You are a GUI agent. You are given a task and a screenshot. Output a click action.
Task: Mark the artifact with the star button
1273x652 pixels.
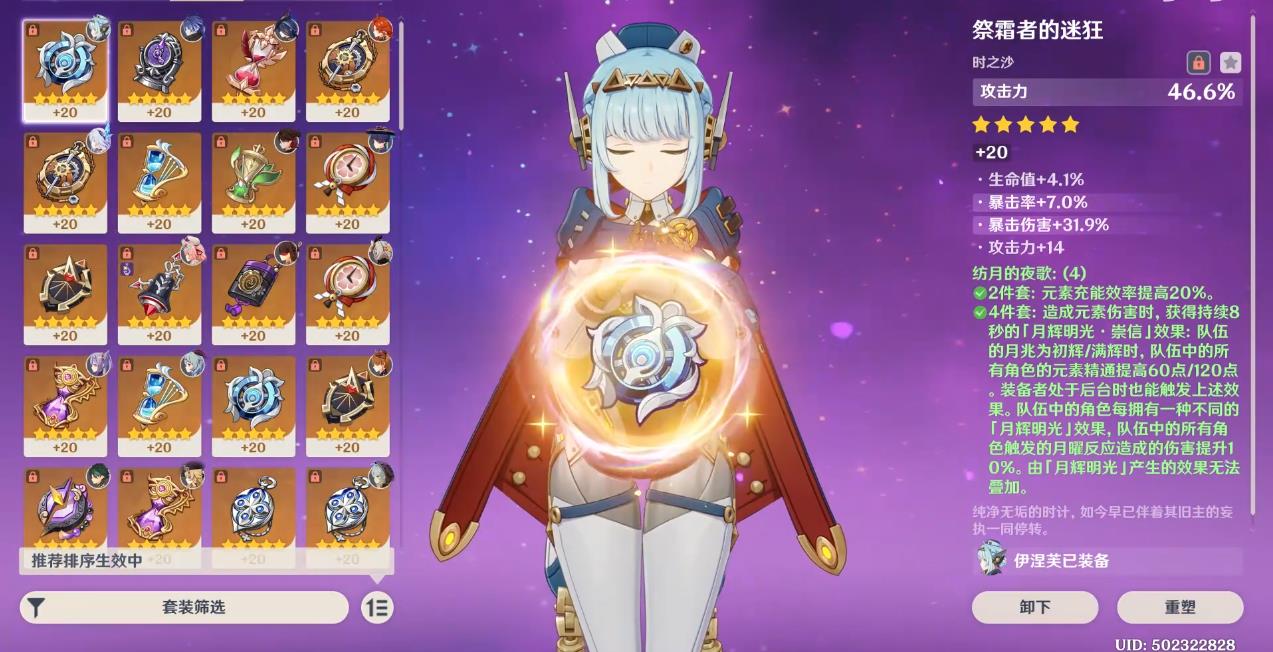coord(1230,62)
